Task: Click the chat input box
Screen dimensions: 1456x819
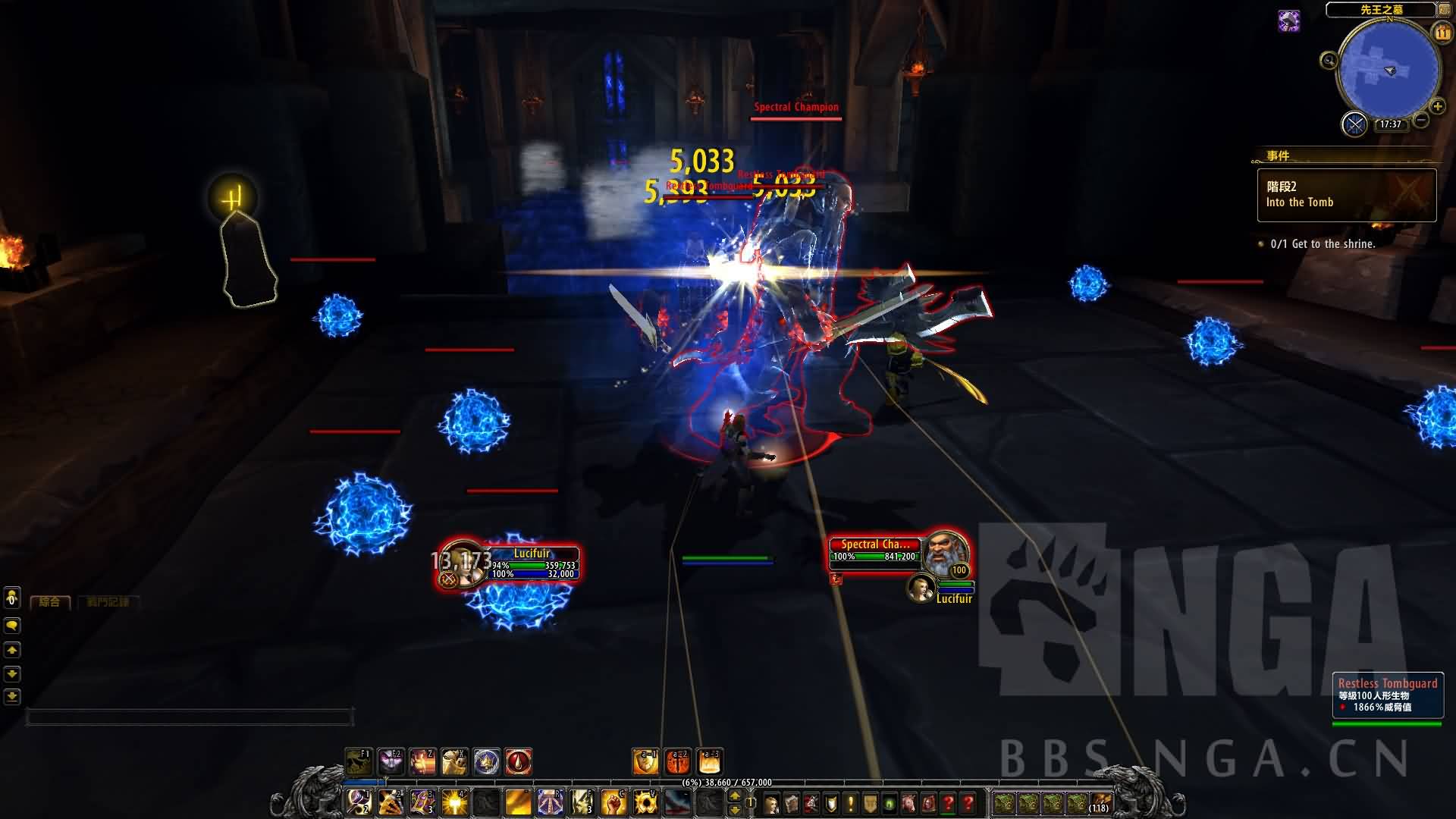Action: [190, 717]
